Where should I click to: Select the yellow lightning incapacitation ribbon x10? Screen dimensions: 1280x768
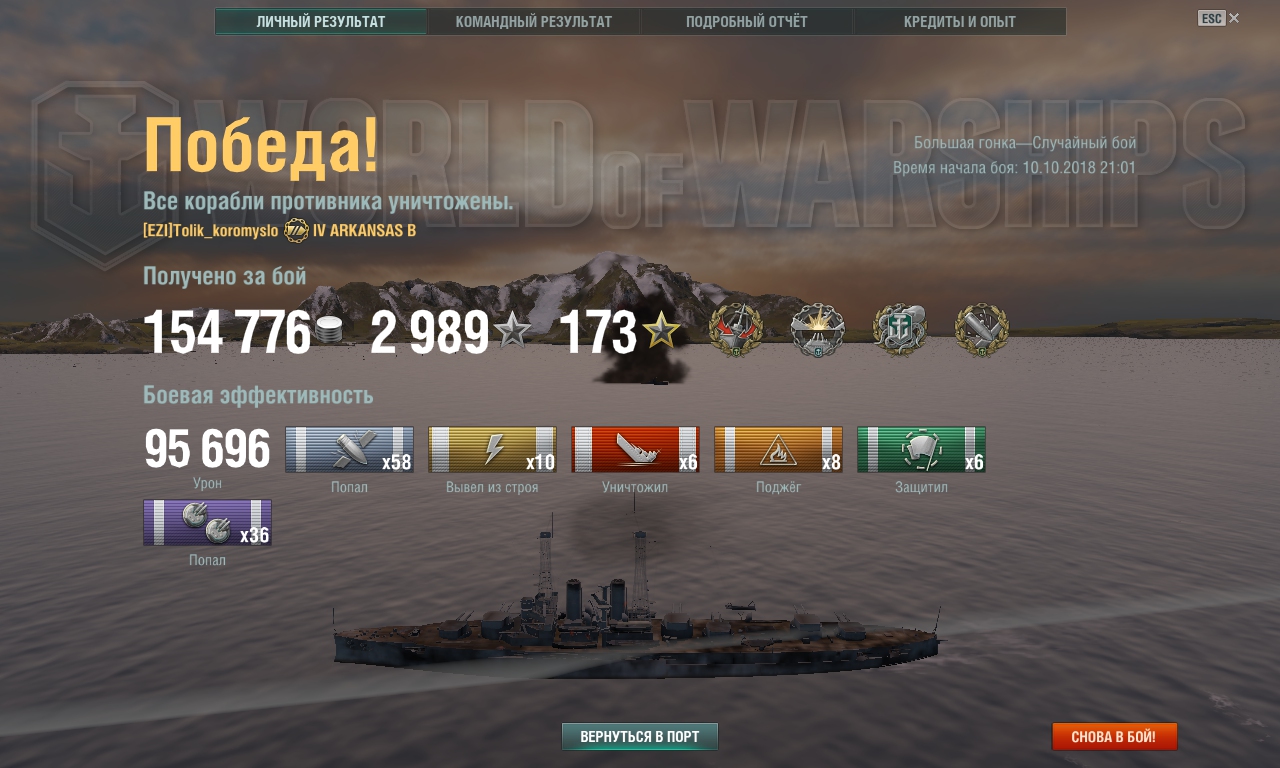[492, 450]
